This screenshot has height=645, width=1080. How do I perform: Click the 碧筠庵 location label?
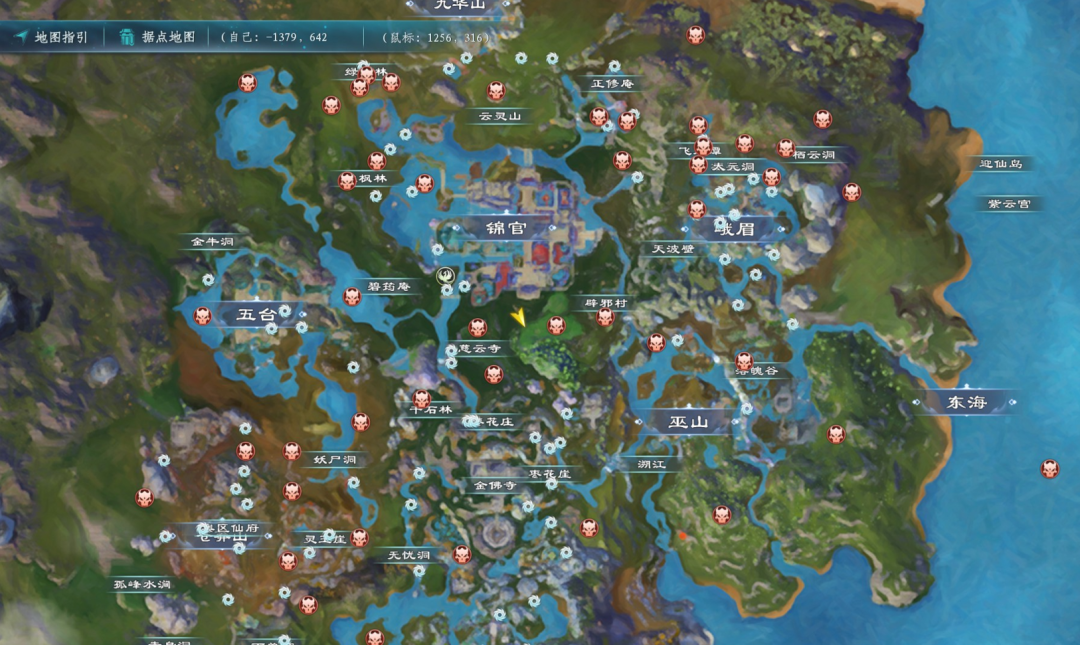pos(389,287)
